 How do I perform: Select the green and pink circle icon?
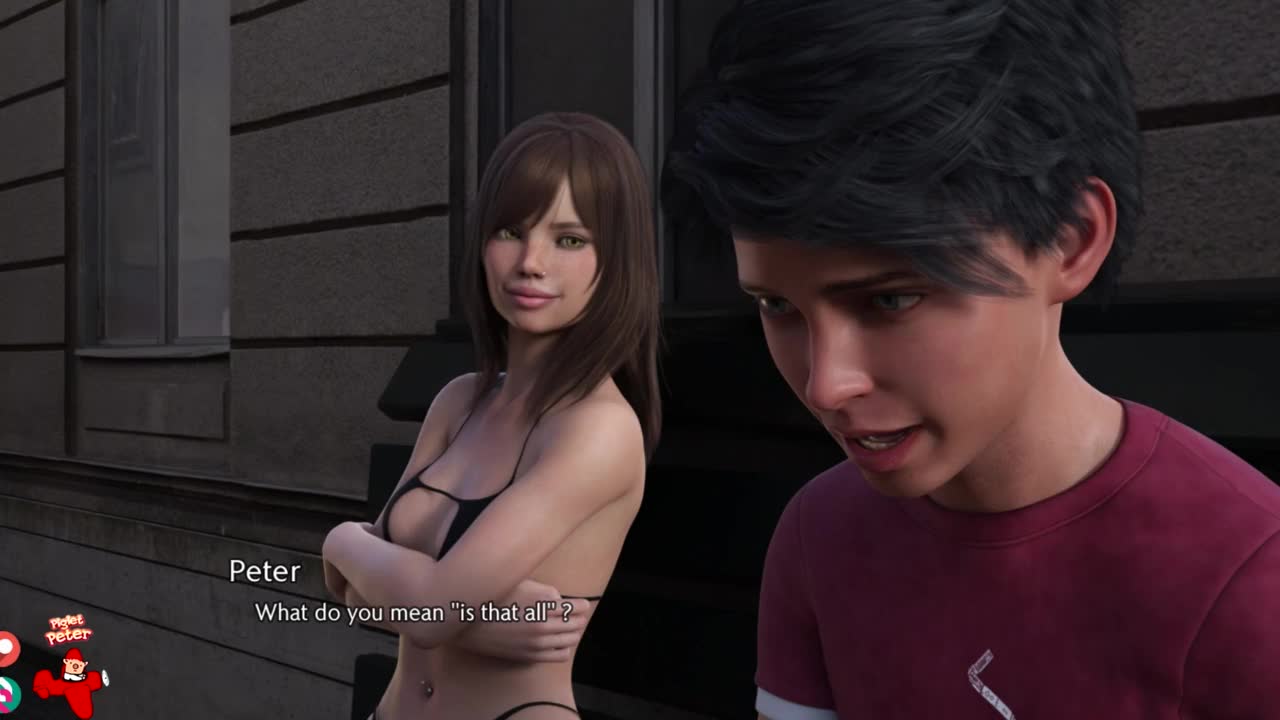[x=7, y=692]
